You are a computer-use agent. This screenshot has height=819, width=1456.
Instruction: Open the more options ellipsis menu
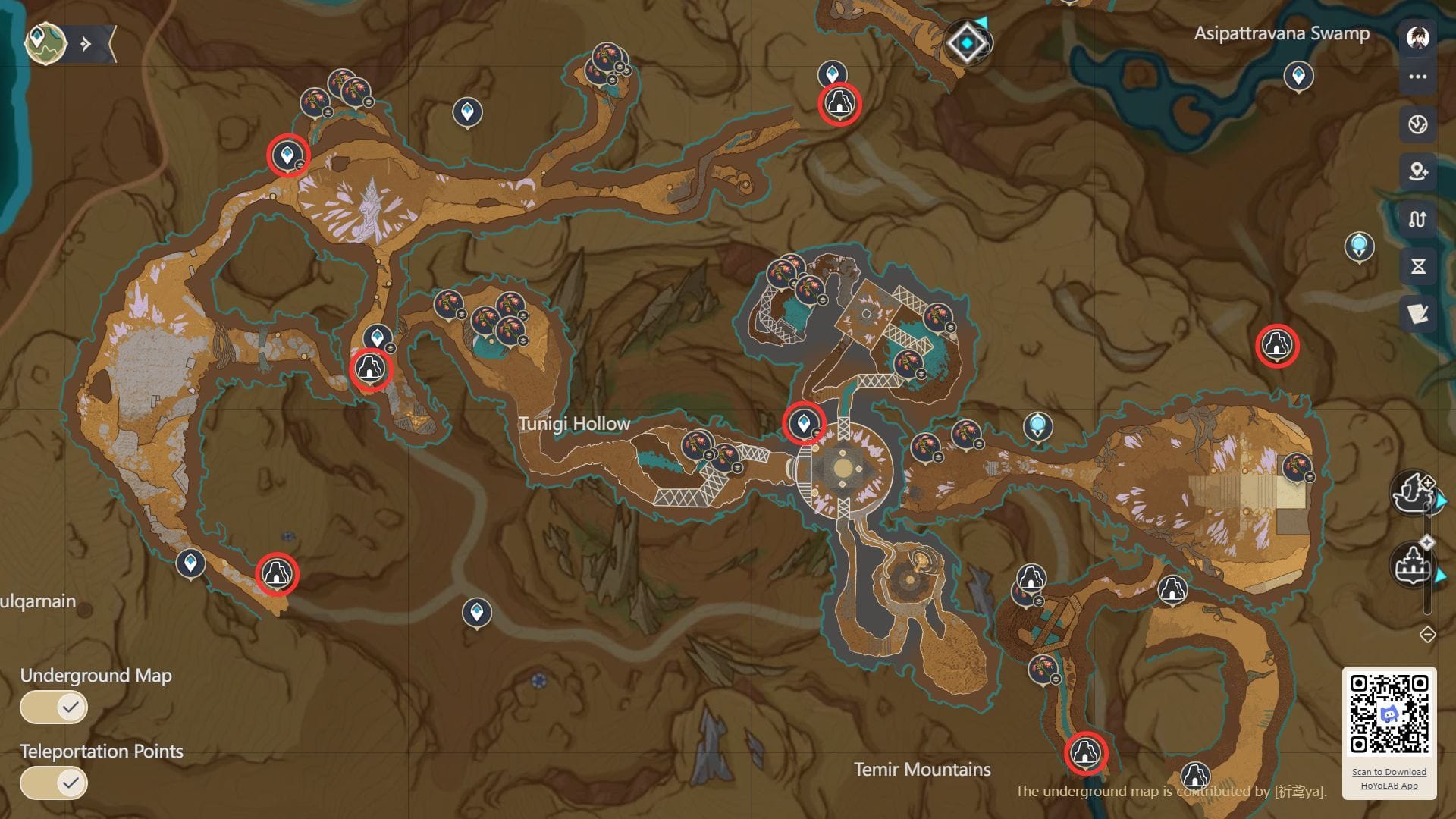pos(1419,76)
